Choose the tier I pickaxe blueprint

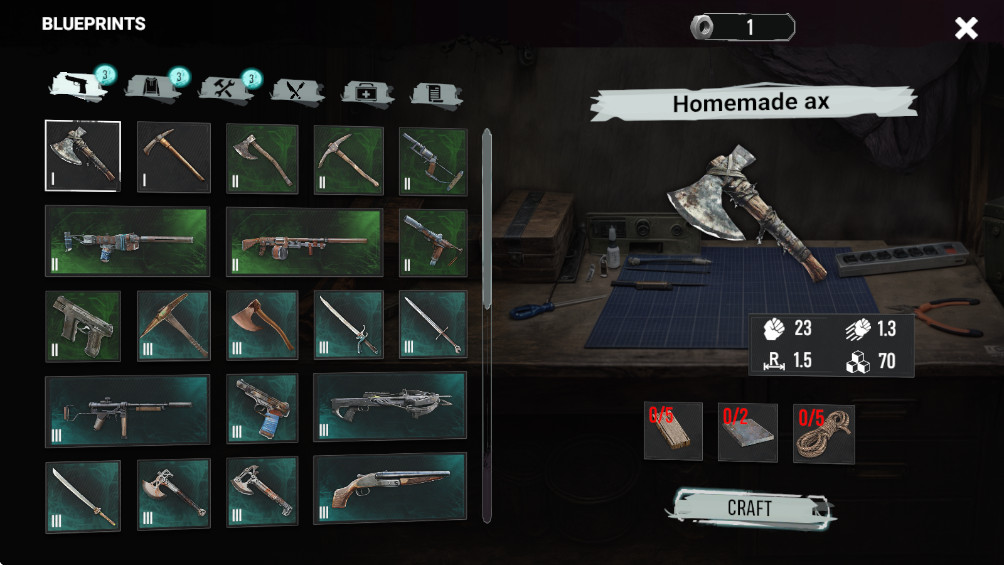[x=173, y=157]
